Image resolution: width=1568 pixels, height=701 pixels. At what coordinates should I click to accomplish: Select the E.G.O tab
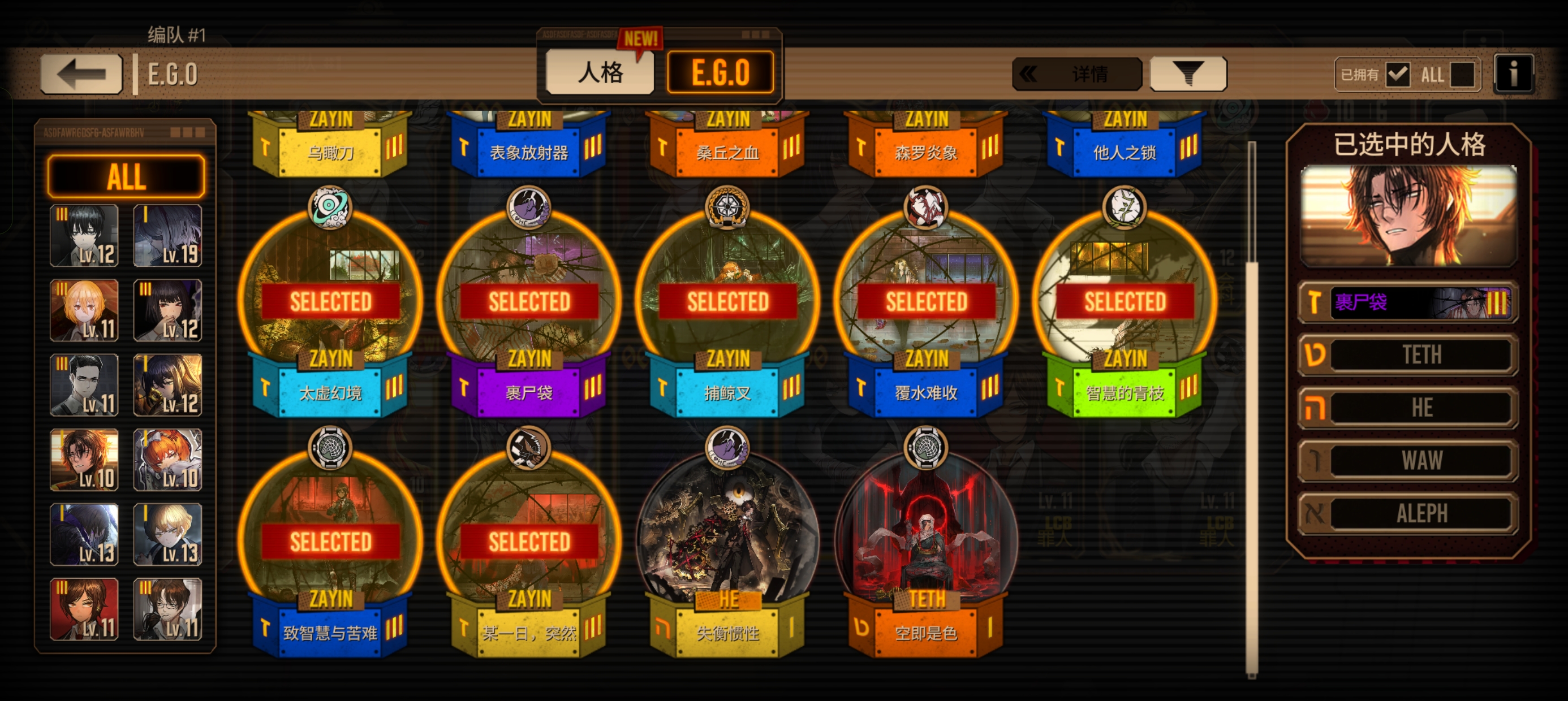pyautogui.click(x=721, y=73)
